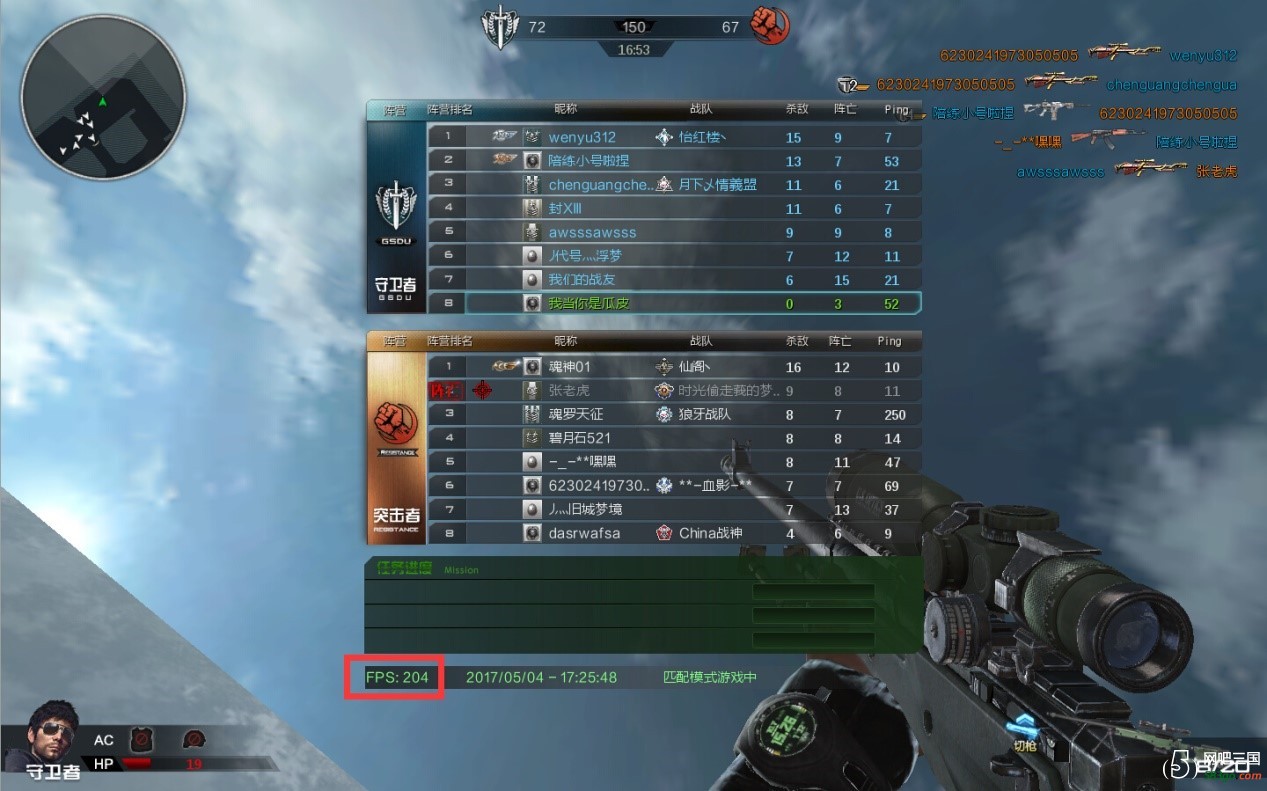Click the 切枪 weapon switch icon
The image size is (1267, 791).
pyautogui.click(x=1024, y=733)
